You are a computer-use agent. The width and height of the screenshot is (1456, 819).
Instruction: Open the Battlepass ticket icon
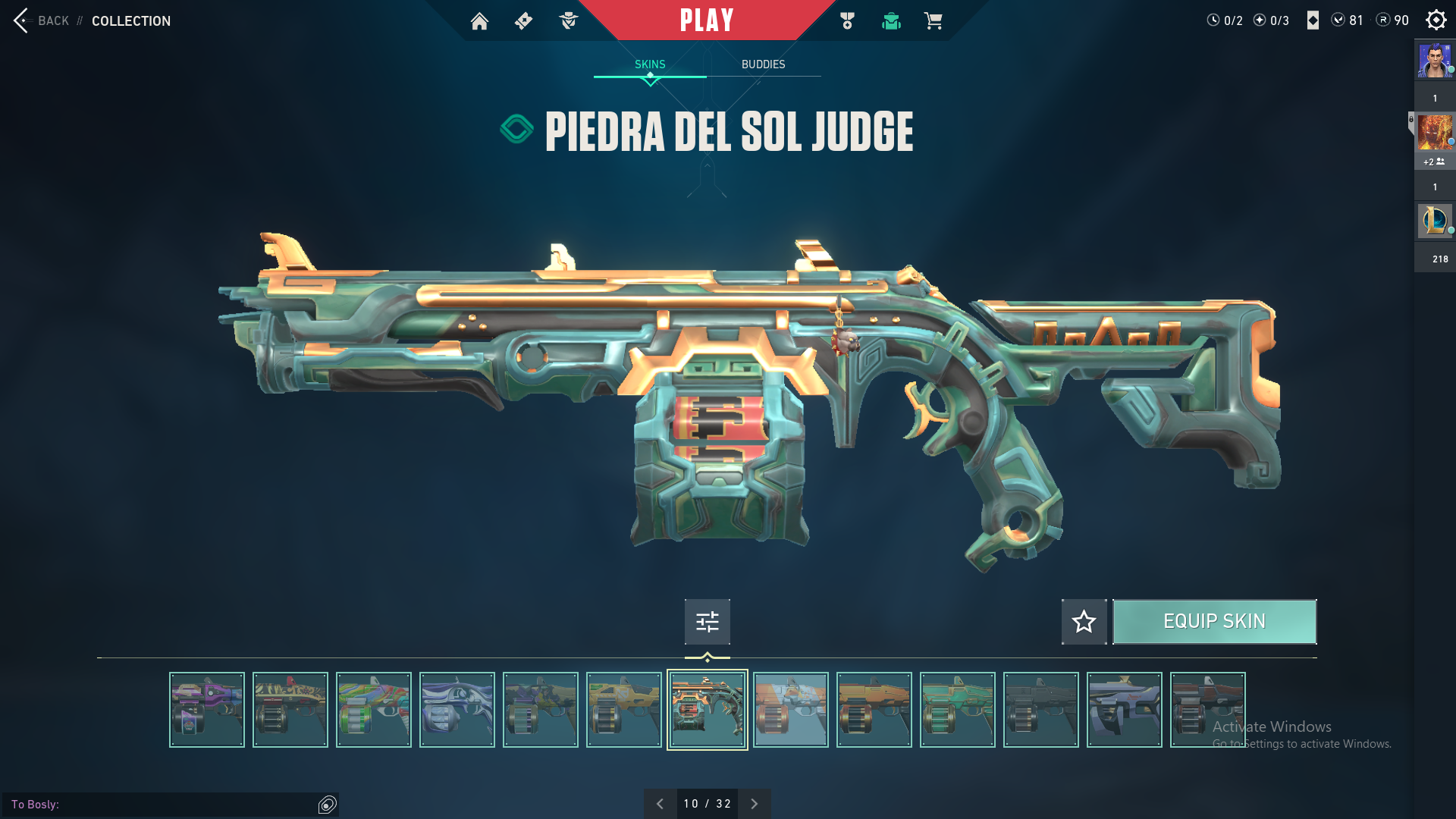pyautogui.click(x=523, y=21)
